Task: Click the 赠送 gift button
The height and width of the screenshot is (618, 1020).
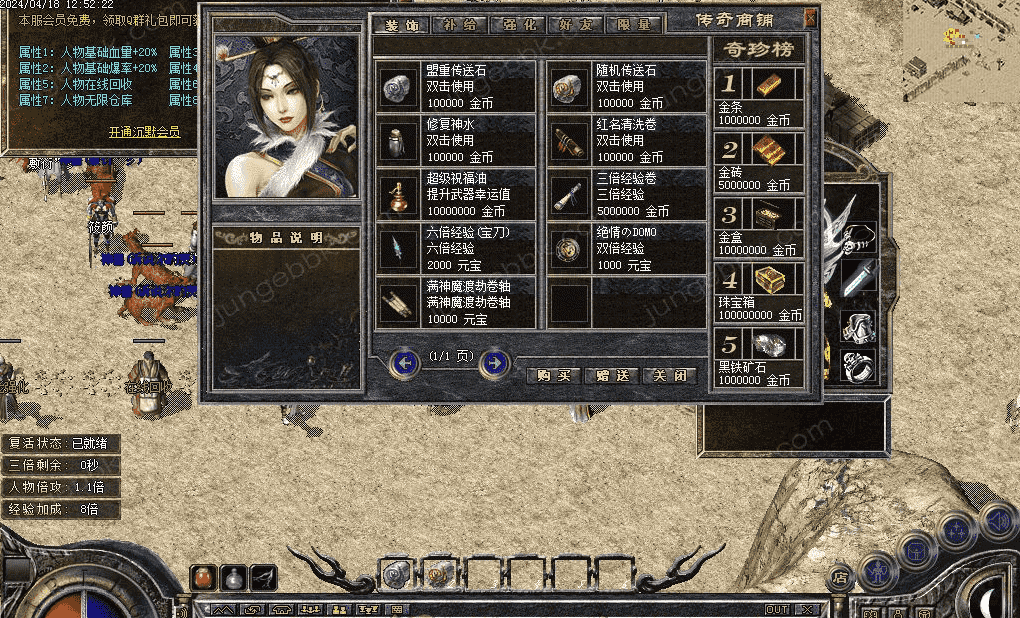Action: coord(611,375)
